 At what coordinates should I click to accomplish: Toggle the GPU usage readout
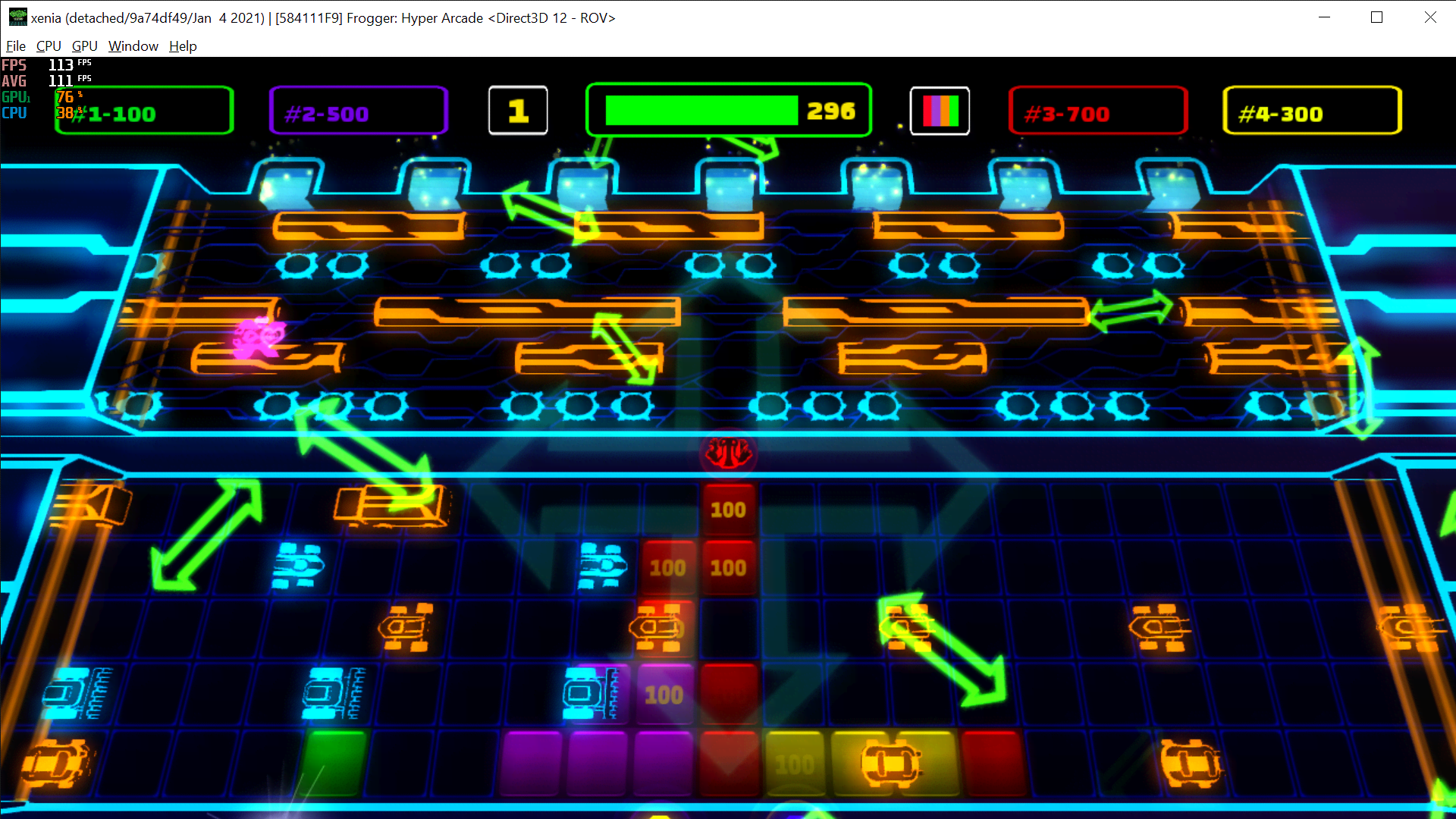point(14,97)
